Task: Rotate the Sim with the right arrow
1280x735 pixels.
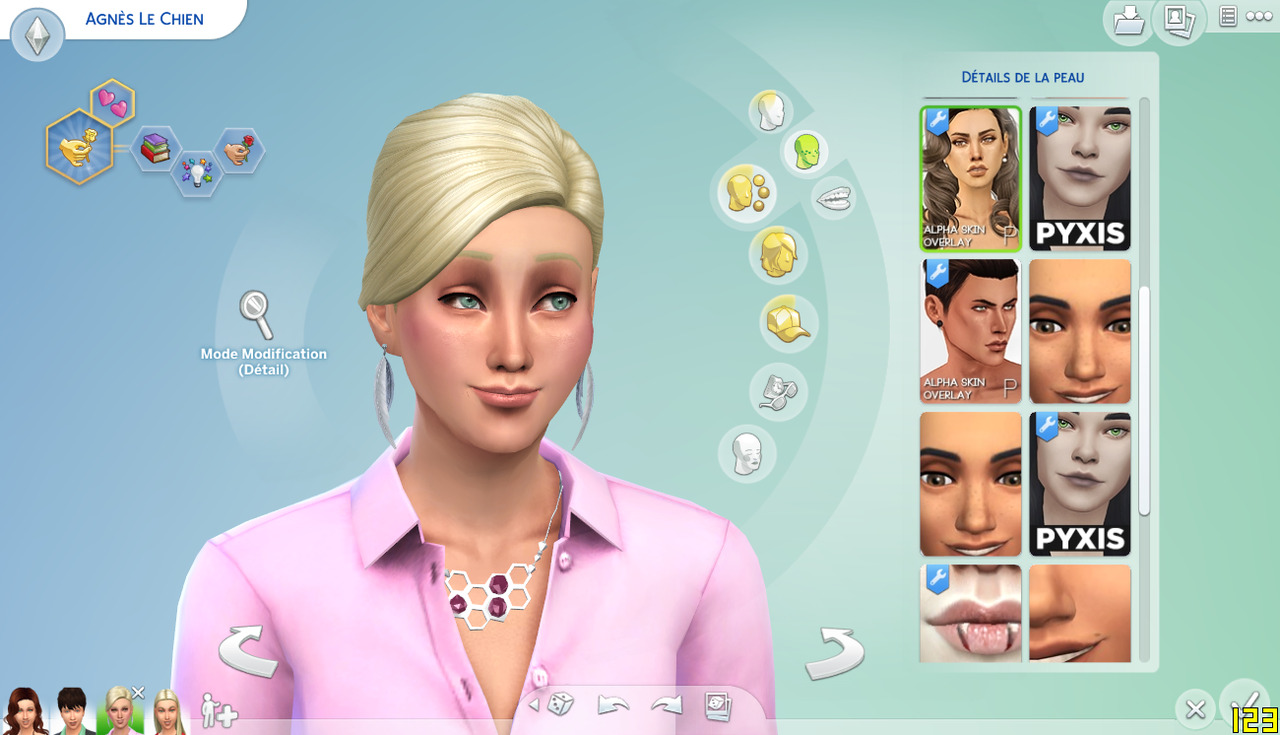Action: pyautogui.click(x=835, y=654)
